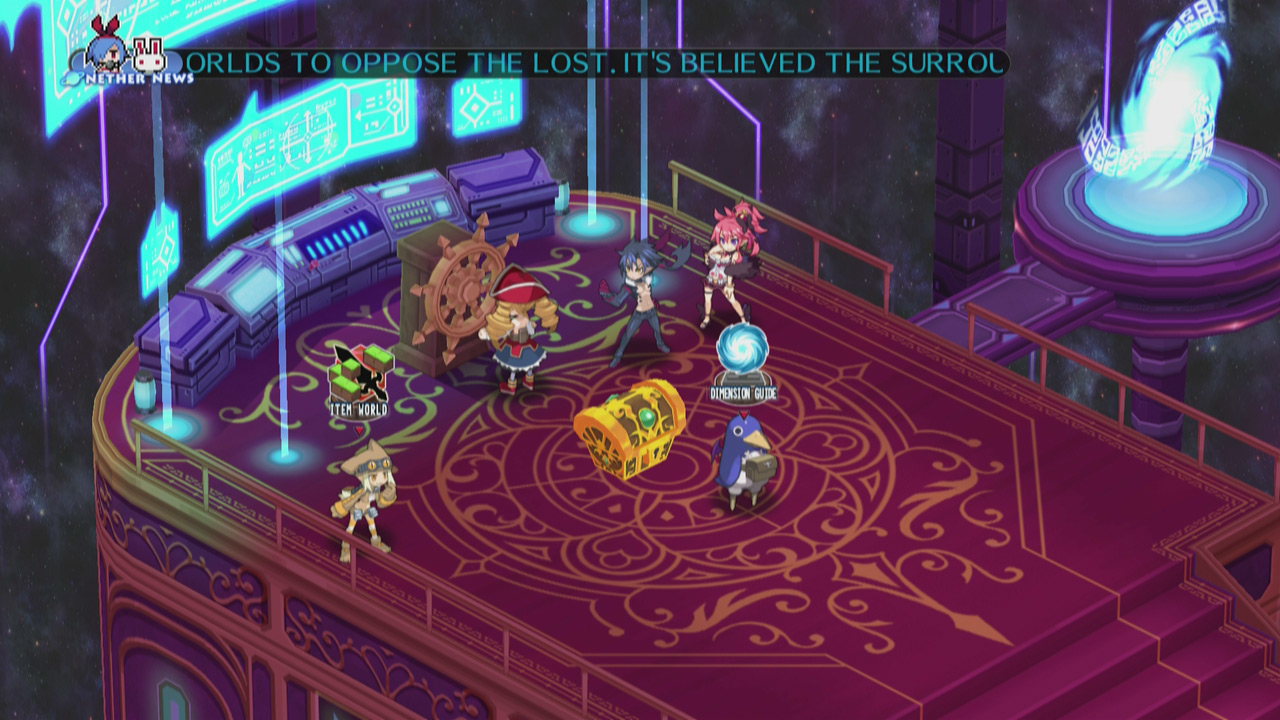Toggle the glowing floor marker near Killia
This screenshot has height=720, width=1280.
(x=594, y=226)
